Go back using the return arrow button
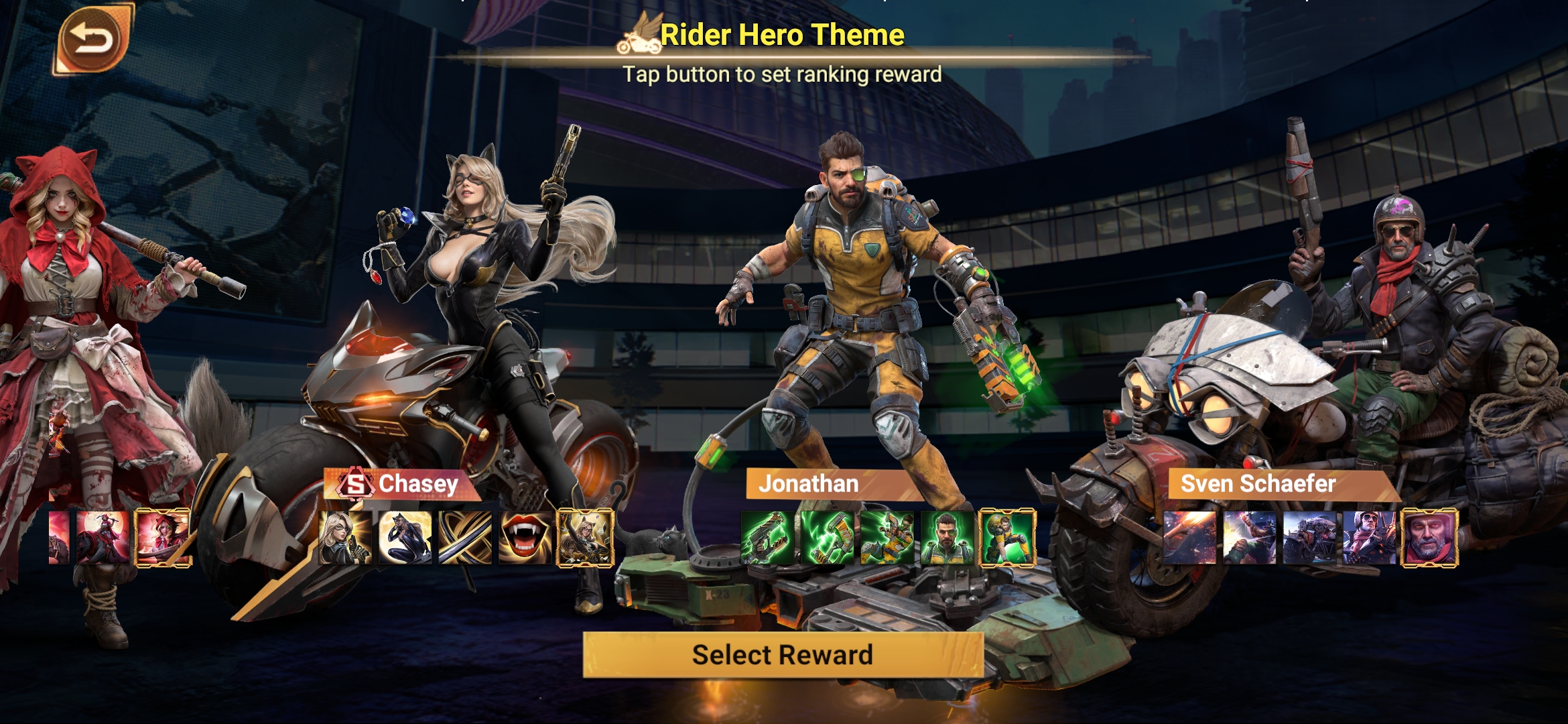 coord(92,40)
